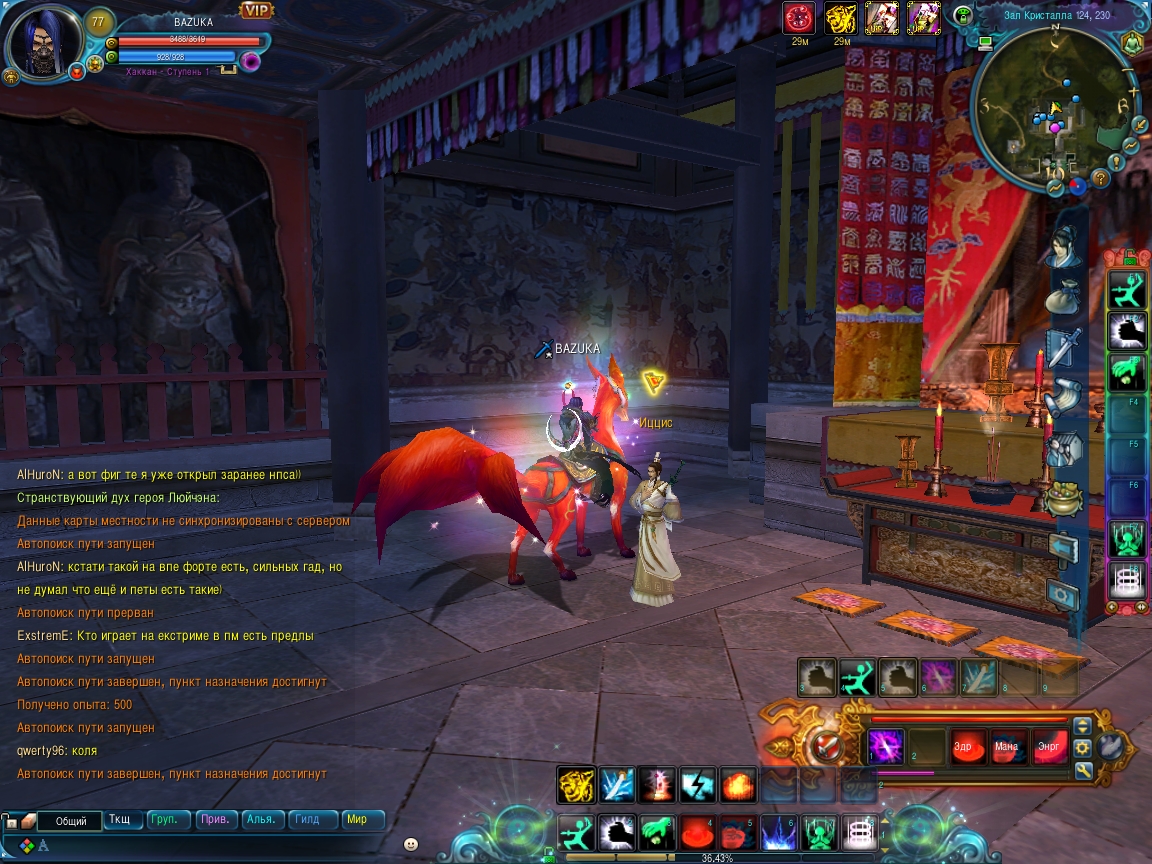1152x864 pixels.
Task: Click the chat eraser clear icon
Action: click(x=29, y=821)
